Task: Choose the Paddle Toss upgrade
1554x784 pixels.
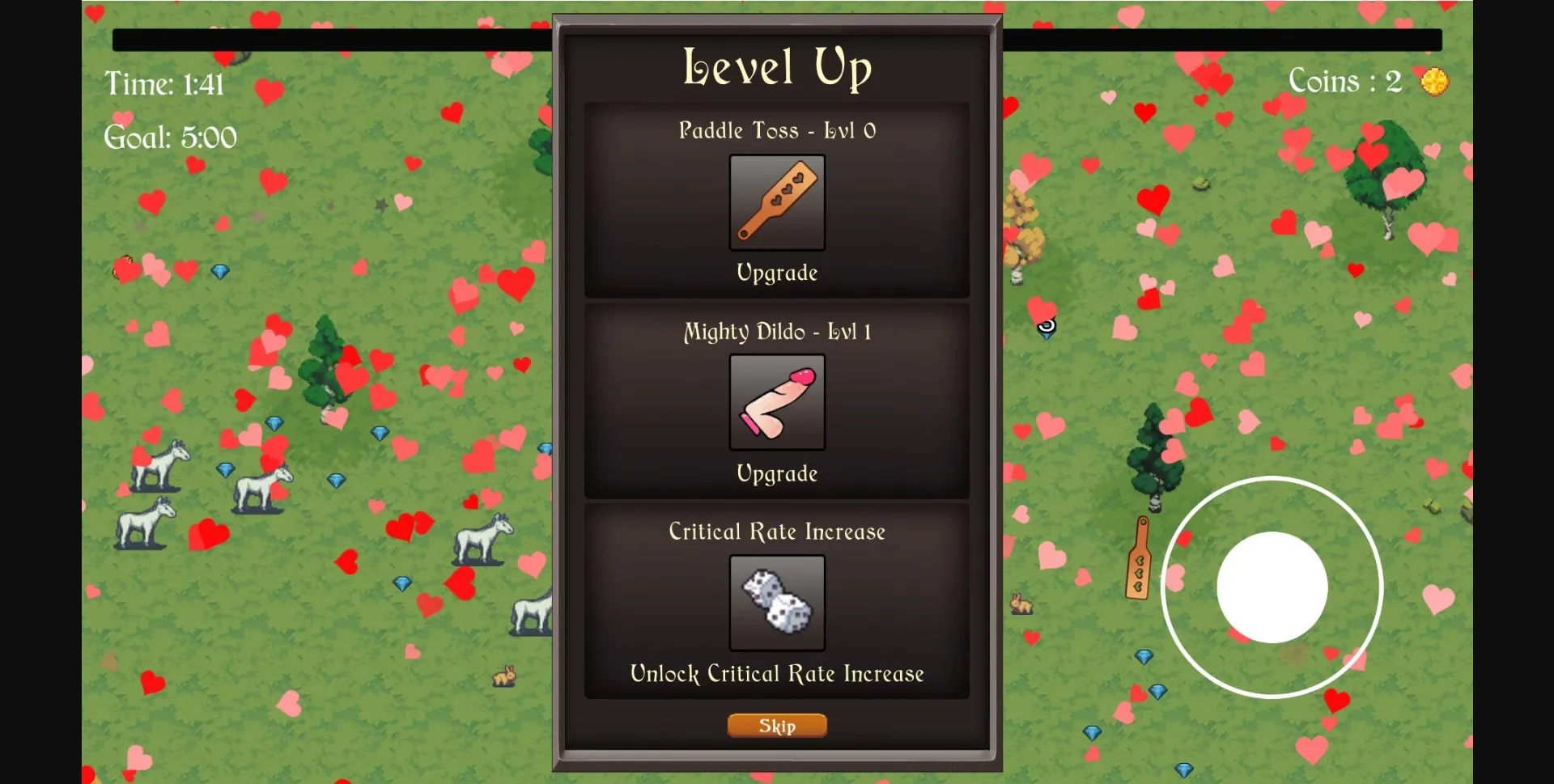Action: pos(777,201)
